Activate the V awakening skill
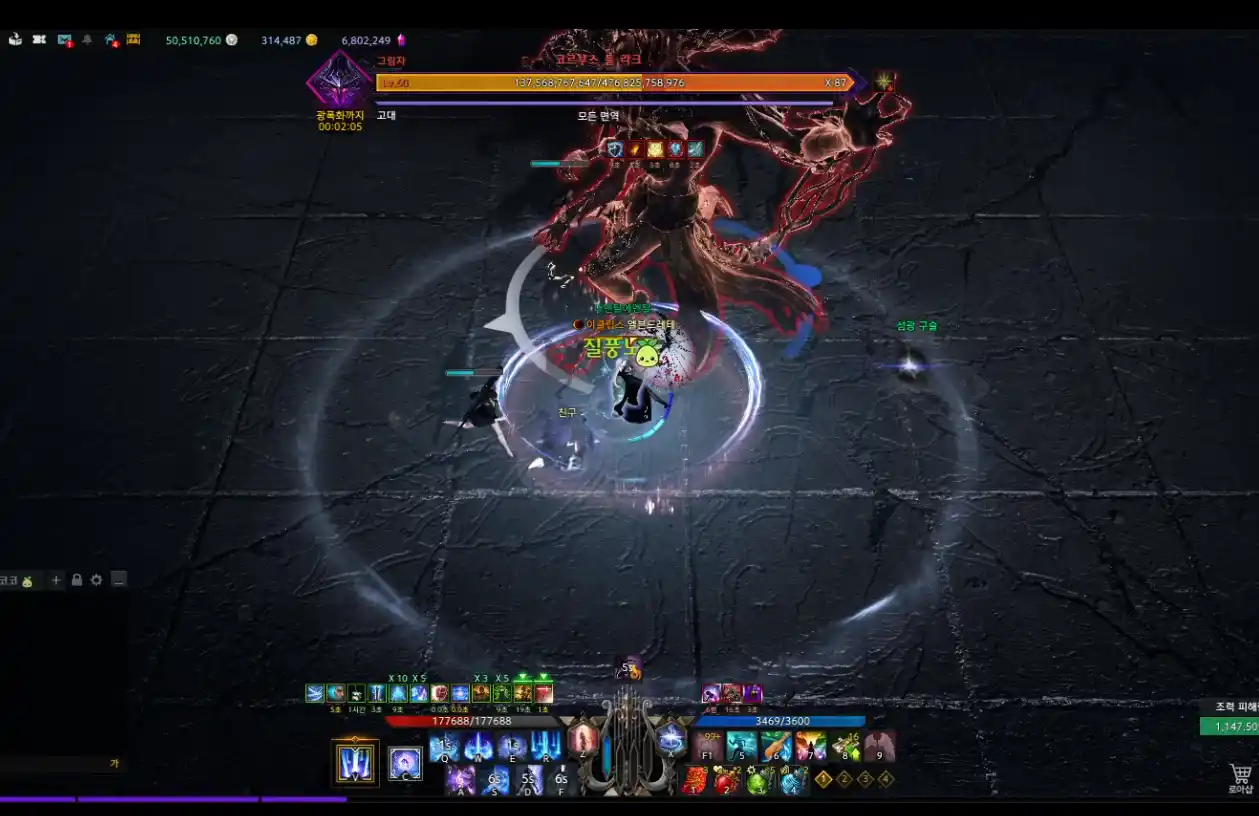 pos(355,762)
